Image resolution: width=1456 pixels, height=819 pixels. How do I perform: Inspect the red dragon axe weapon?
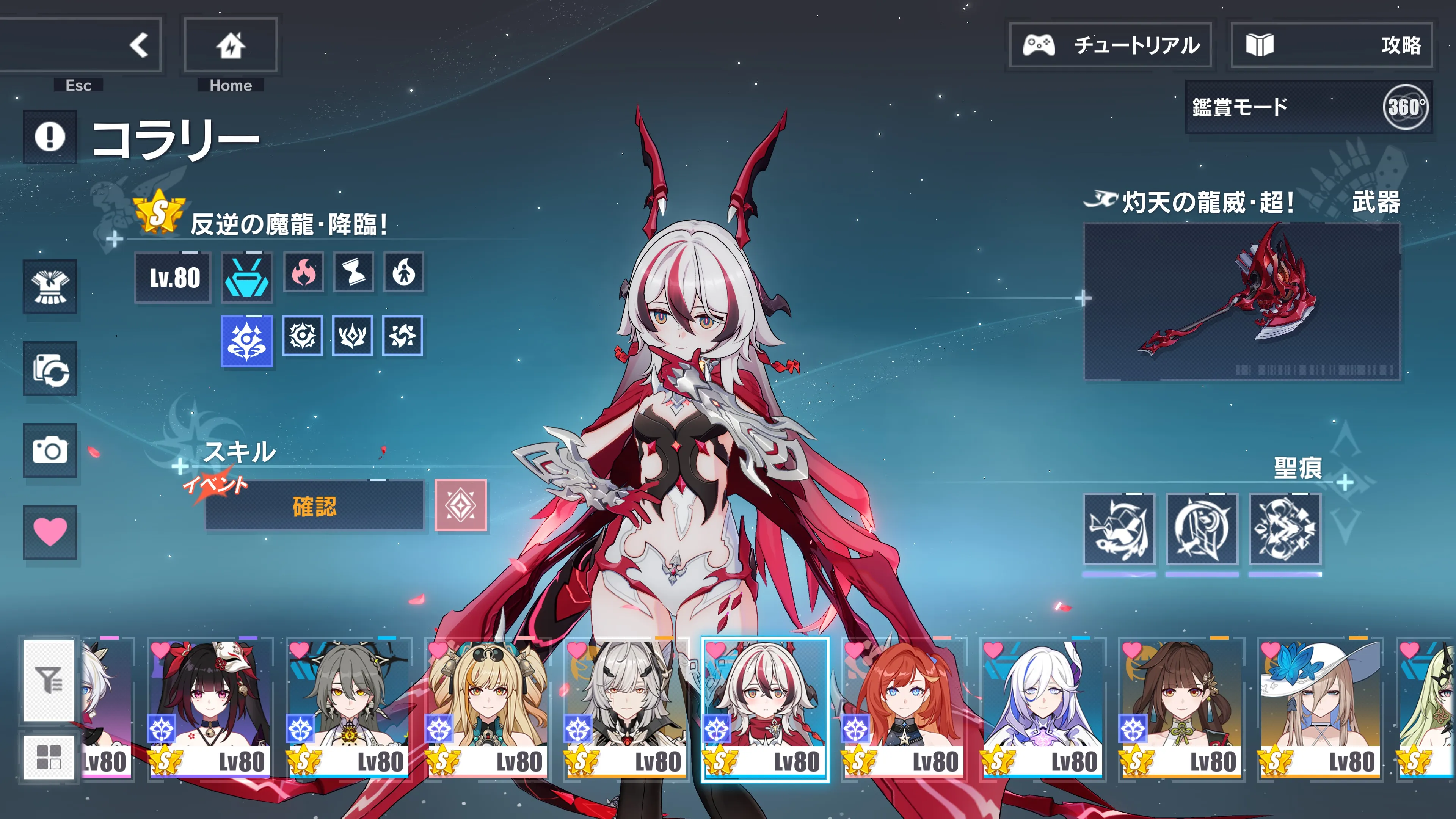(1241, 302)
